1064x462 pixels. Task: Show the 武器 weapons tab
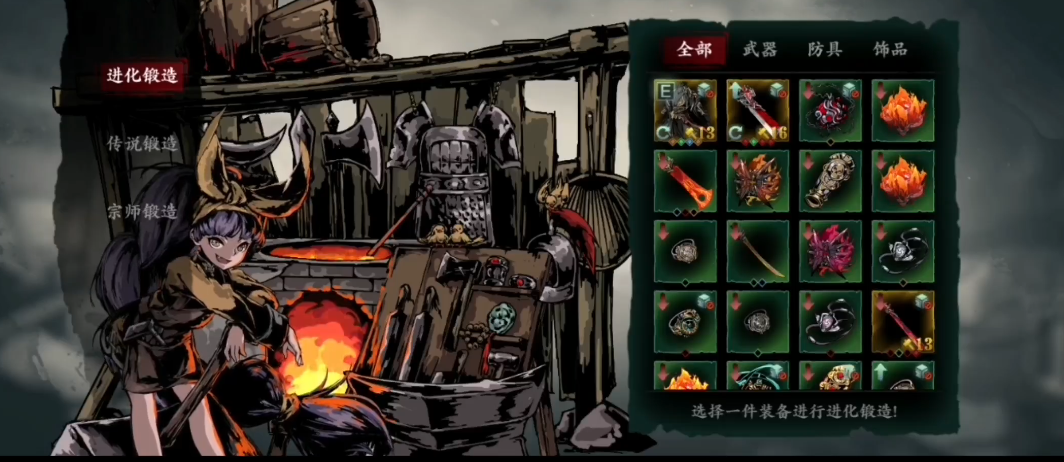pyautogui.click(x=760, y=49)
